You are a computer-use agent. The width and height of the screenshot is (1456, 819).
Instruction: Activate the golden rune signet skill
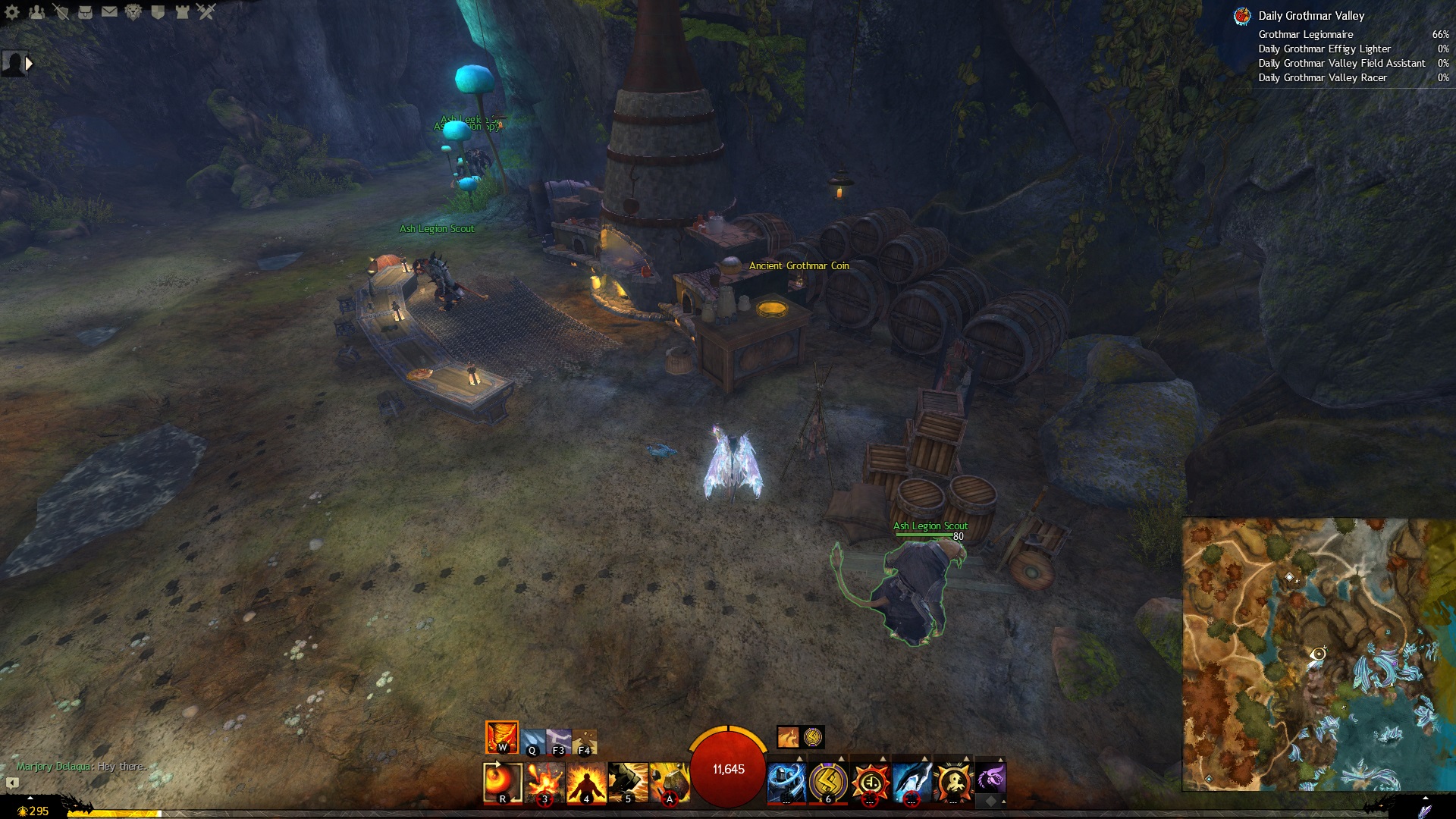[827, 782]
